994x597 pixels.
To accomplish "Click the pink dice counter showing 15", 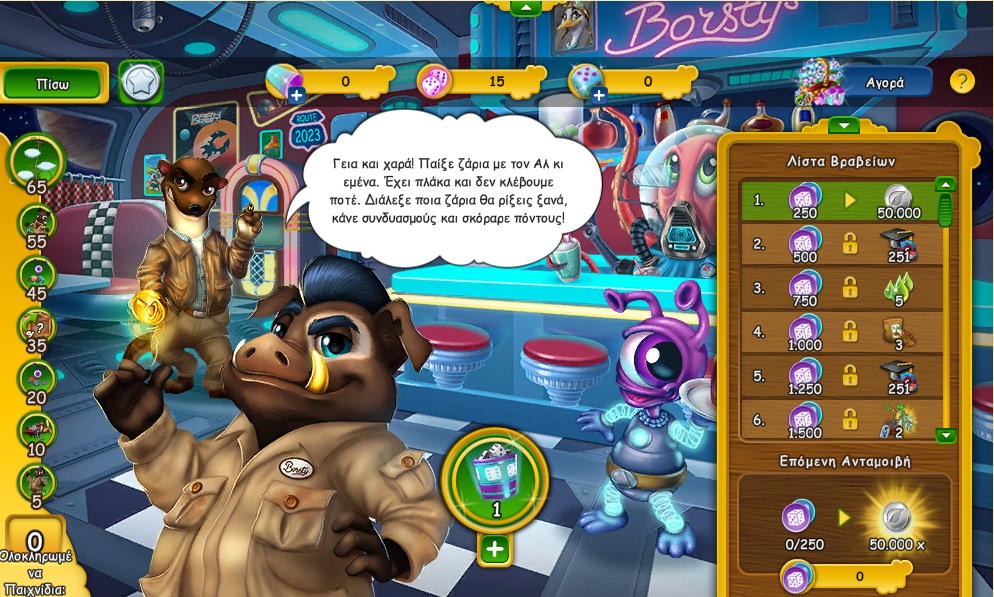I will coord(478,81).
